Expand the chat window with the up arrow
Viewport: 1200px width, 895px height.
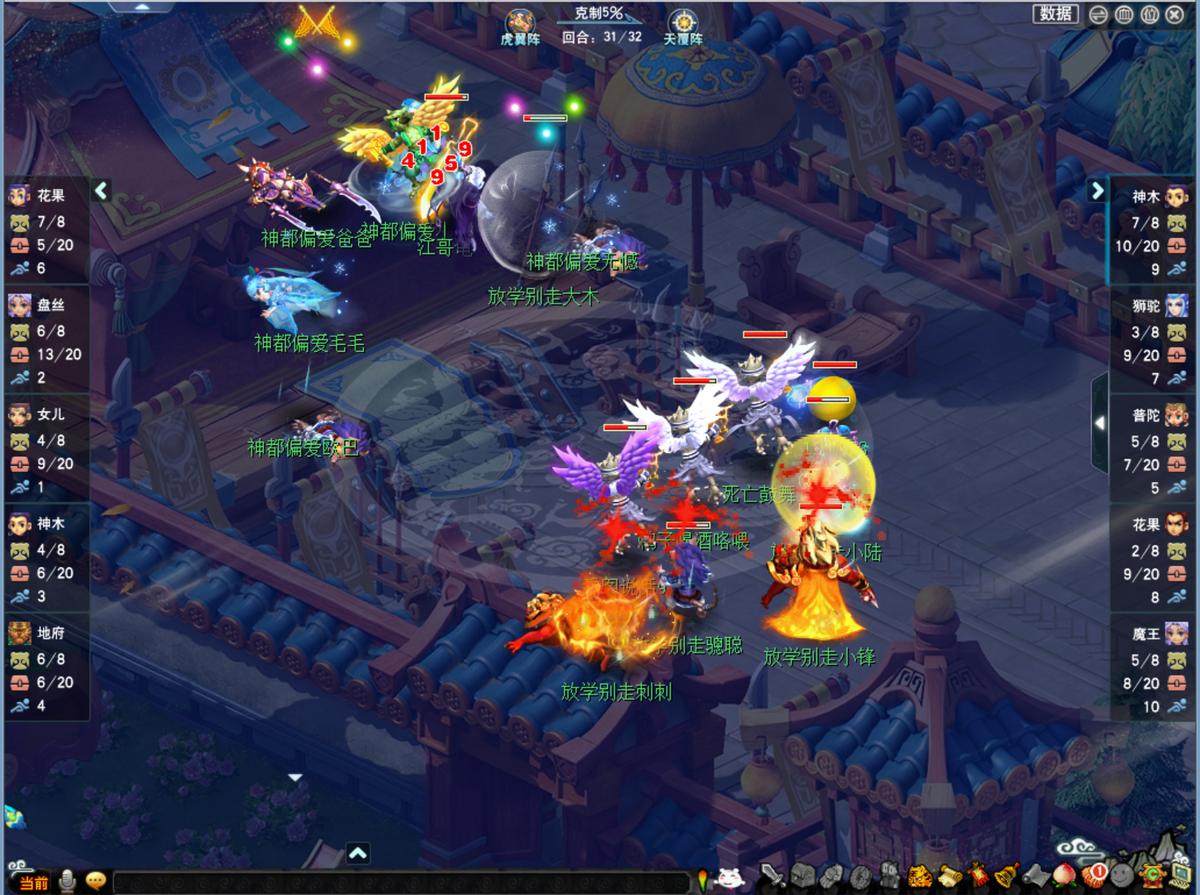[x=358, y=853]
